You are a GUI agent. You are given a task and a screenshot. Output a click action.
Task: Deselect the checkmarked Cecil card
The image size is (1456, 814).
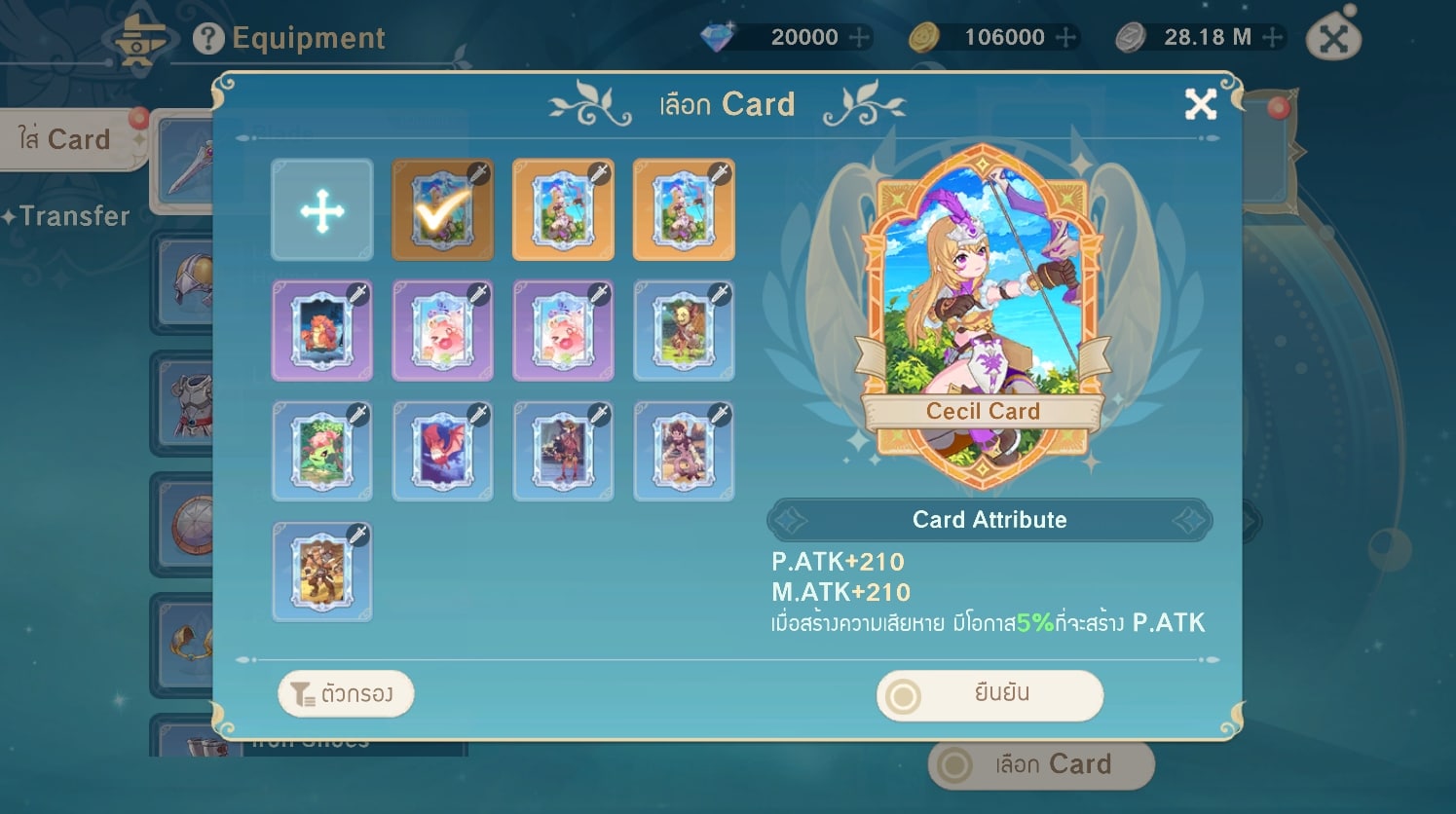pos(442,210)
